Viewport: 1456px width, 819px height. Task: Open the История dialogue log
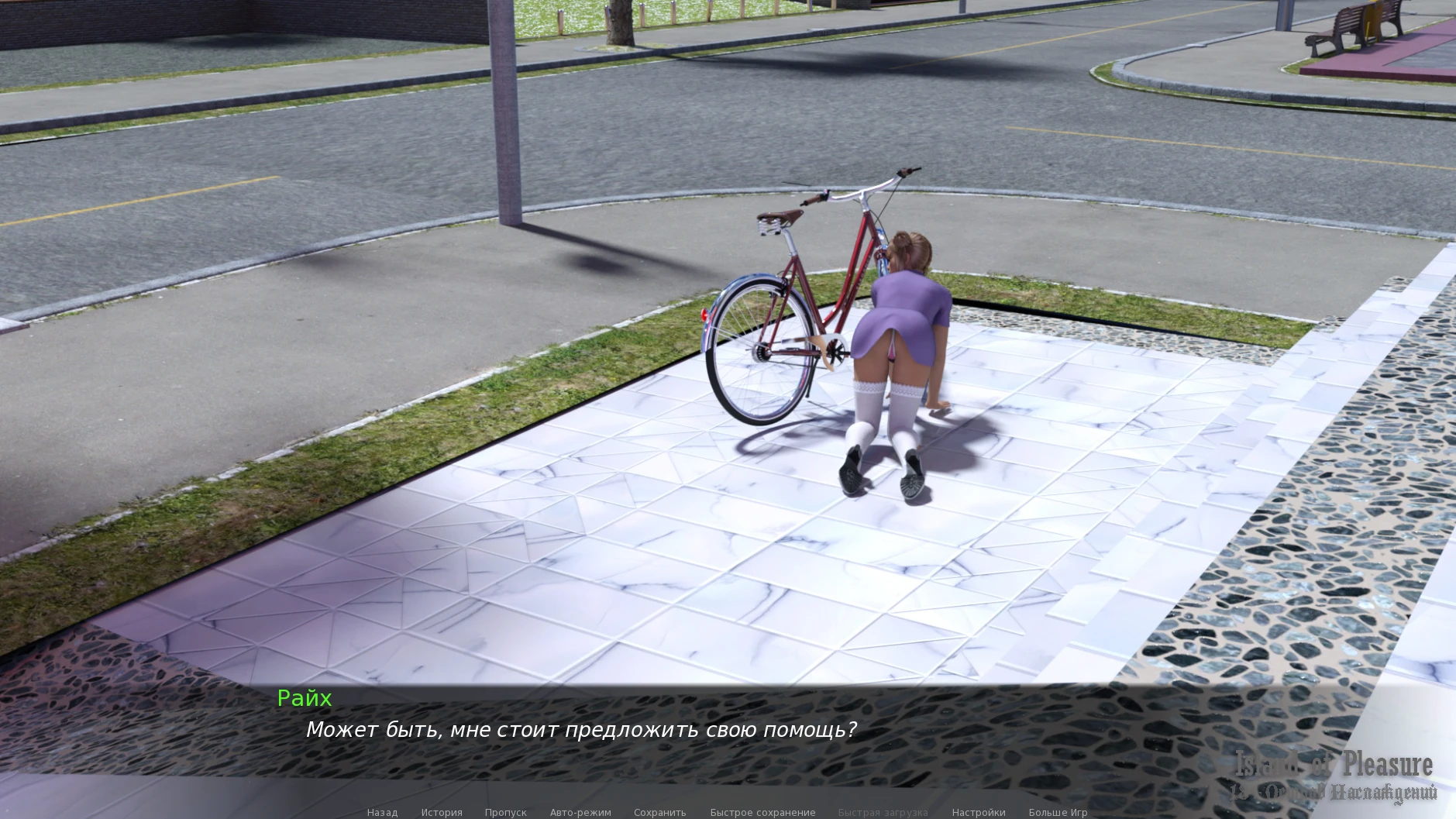point(442,812)
